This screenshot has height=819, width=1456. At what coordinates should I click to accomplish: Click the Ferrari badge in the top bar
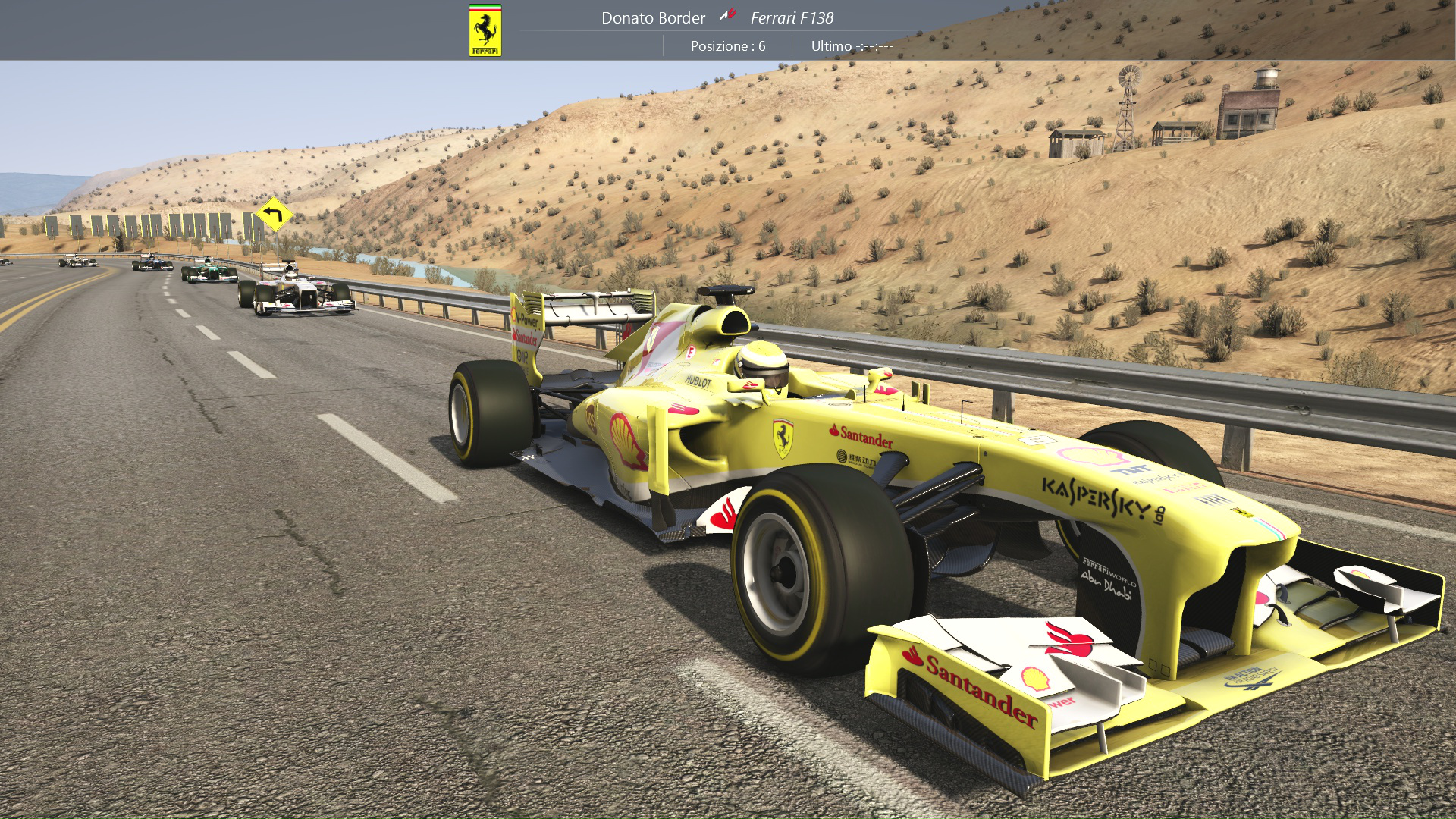(485, 30)
